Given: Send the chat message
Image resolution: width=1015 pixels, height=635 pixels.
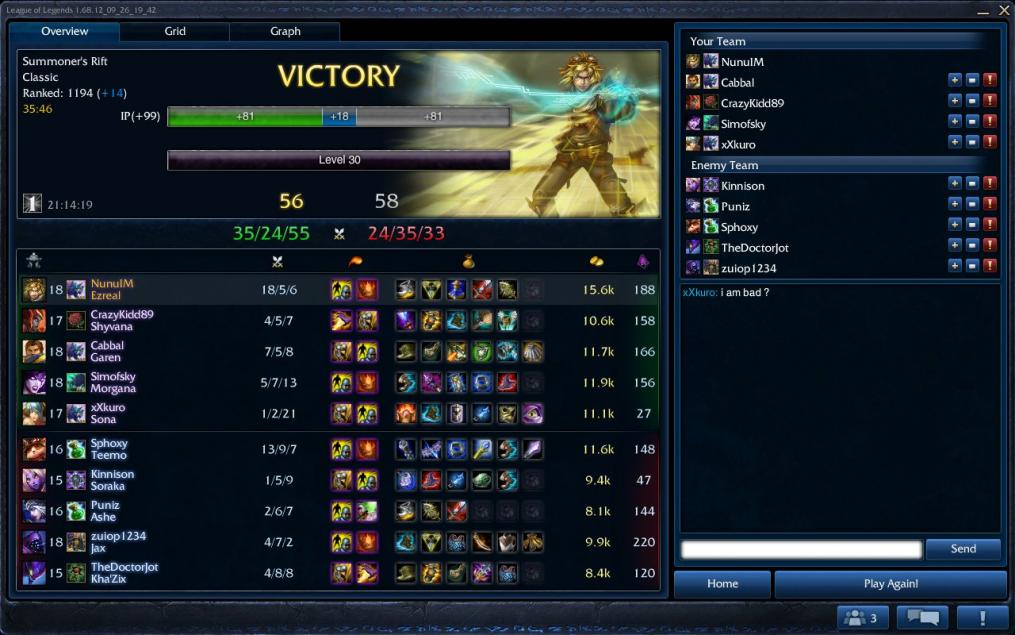Looking at the screenshot, I should click(963, 549).
